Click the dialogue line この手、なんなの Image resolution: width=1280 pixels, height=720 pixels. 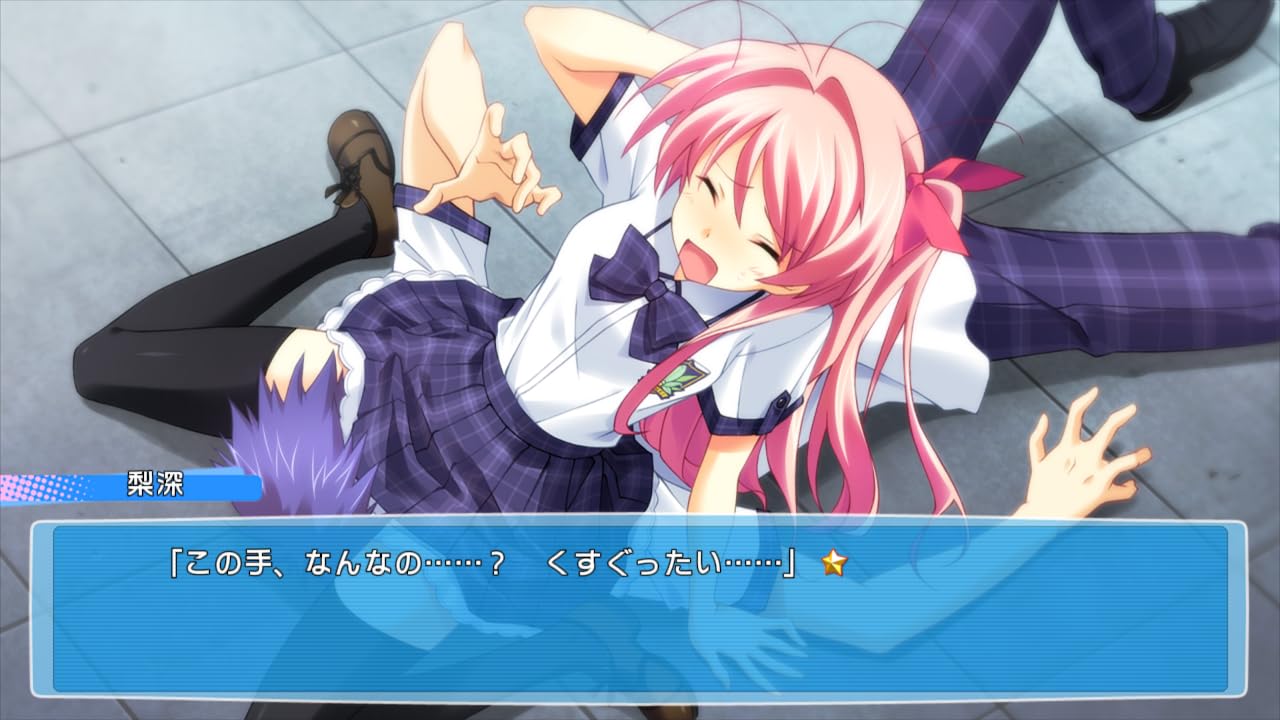[300, 563]
